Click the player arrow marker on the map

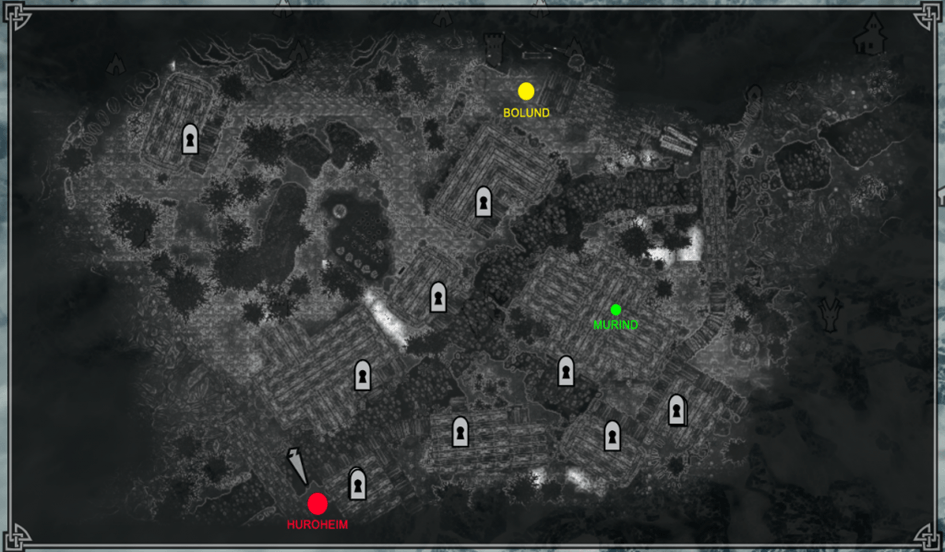tap(298, 465)
